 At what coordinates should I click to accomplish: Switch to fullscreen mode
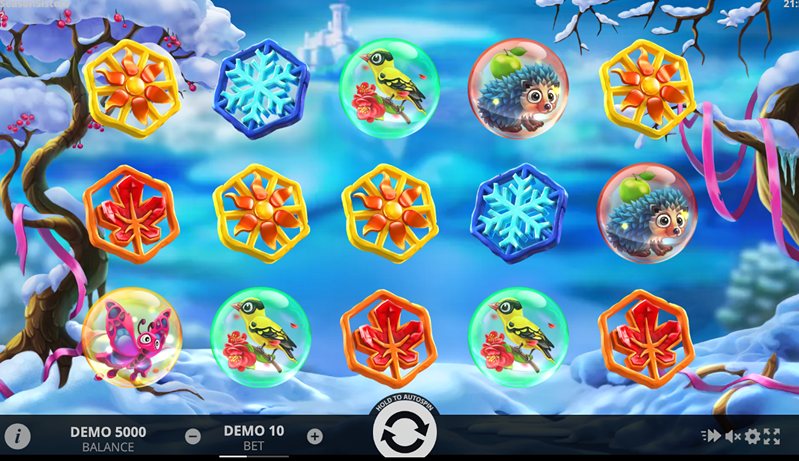[x=772, y=437]
